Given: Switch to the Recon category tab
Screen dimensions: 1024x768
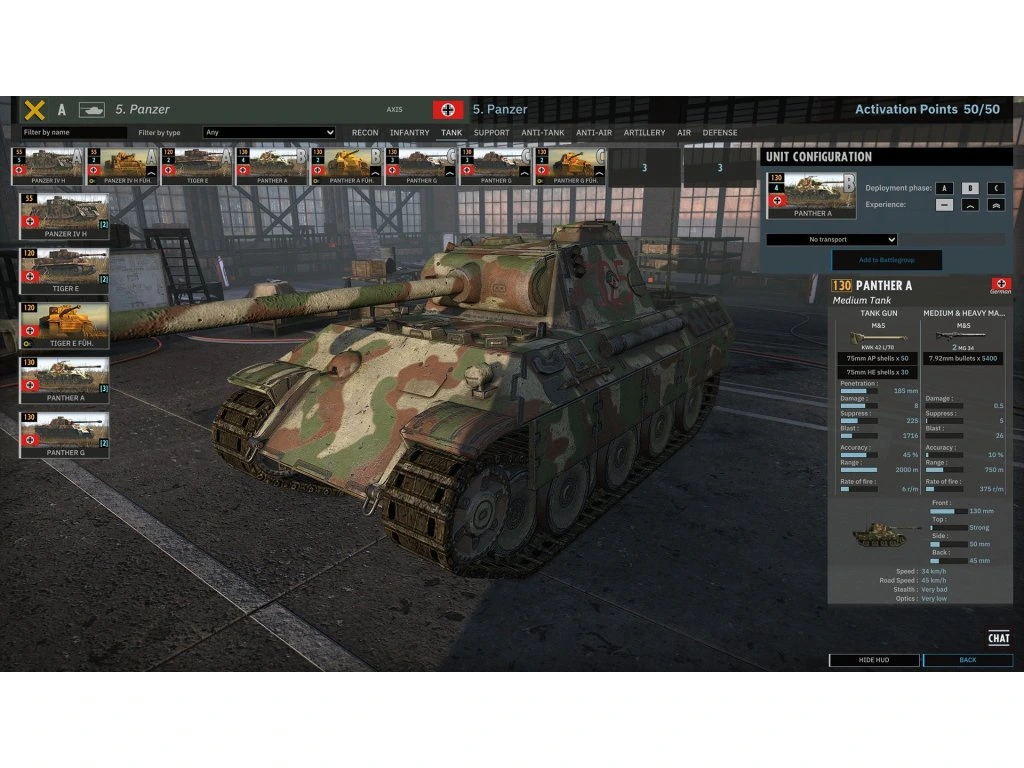Looking at the screenshot, I should (365, 133).
